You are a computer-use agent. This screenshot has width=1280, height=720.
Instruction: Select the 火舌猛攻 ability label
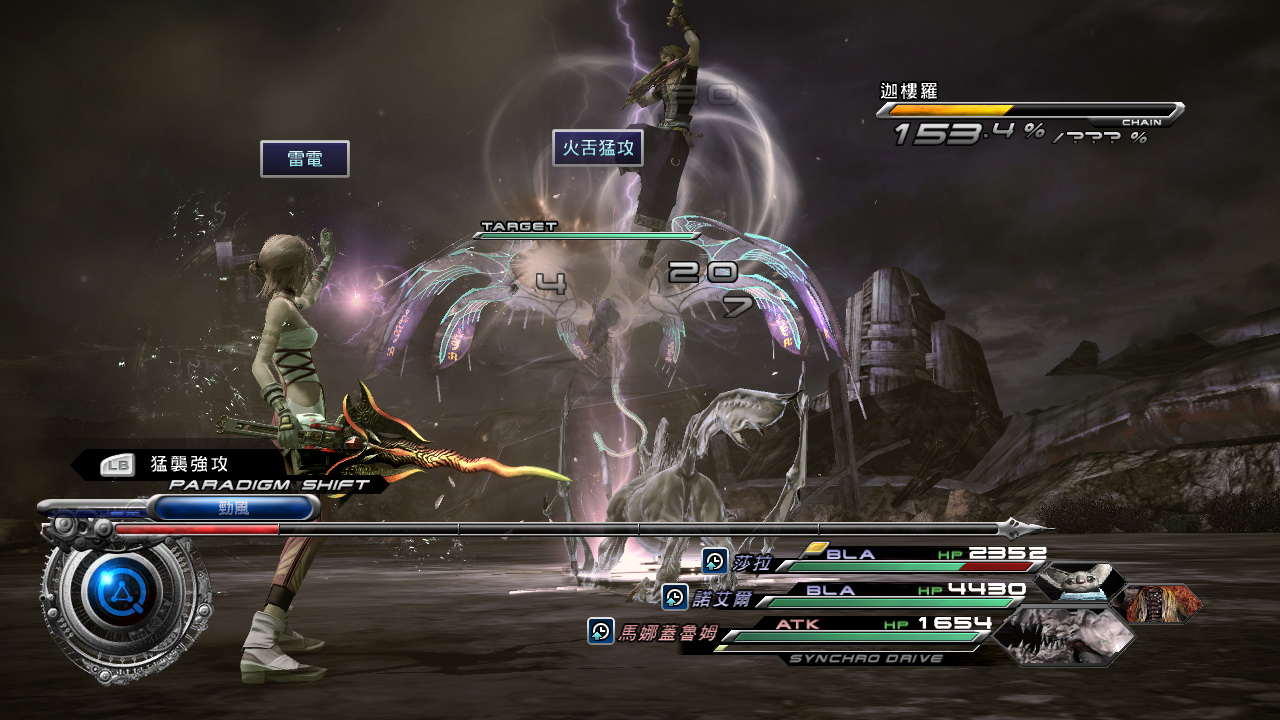tap(598, 148)
